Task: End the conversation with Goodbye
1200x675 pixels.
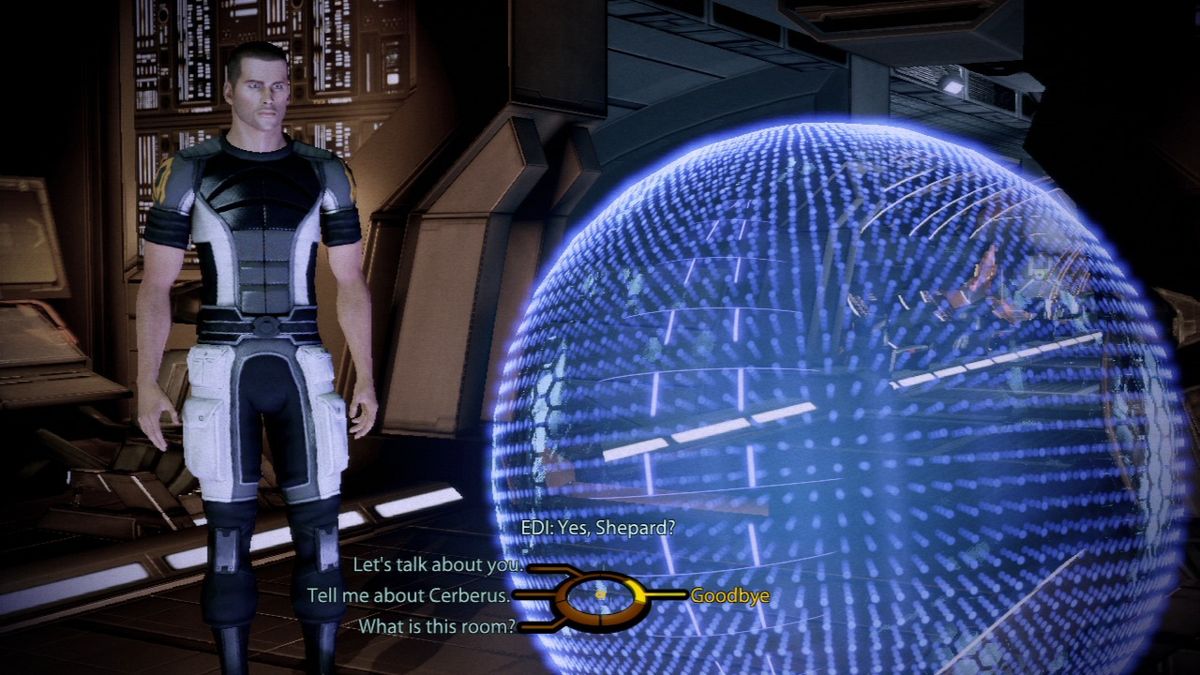Action: tap(730, 596)
